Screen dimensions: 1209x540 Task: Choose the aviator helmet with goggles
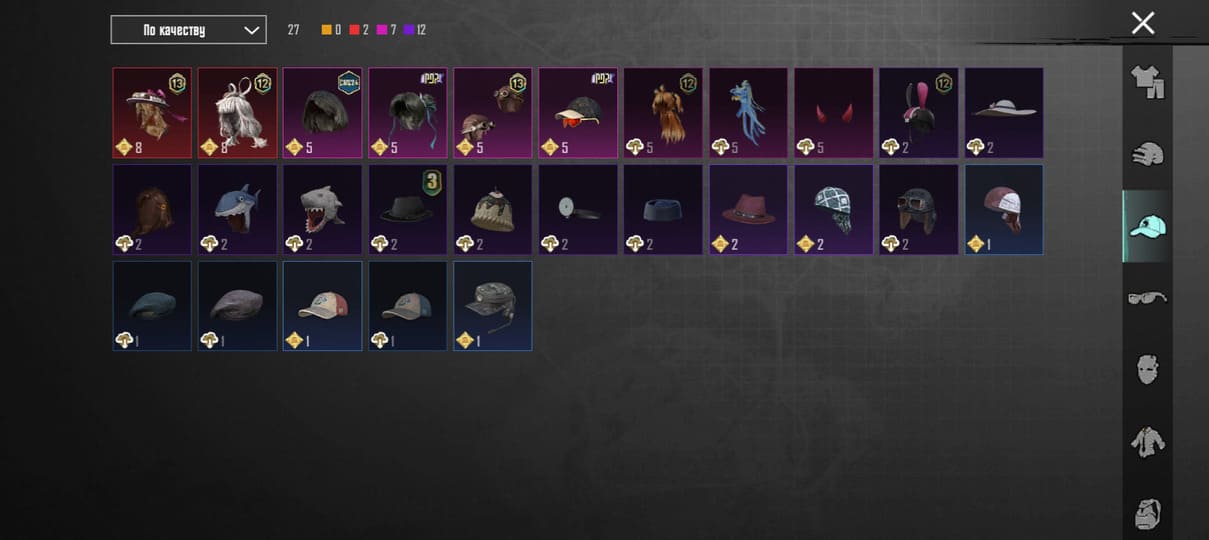click(918, 209)
